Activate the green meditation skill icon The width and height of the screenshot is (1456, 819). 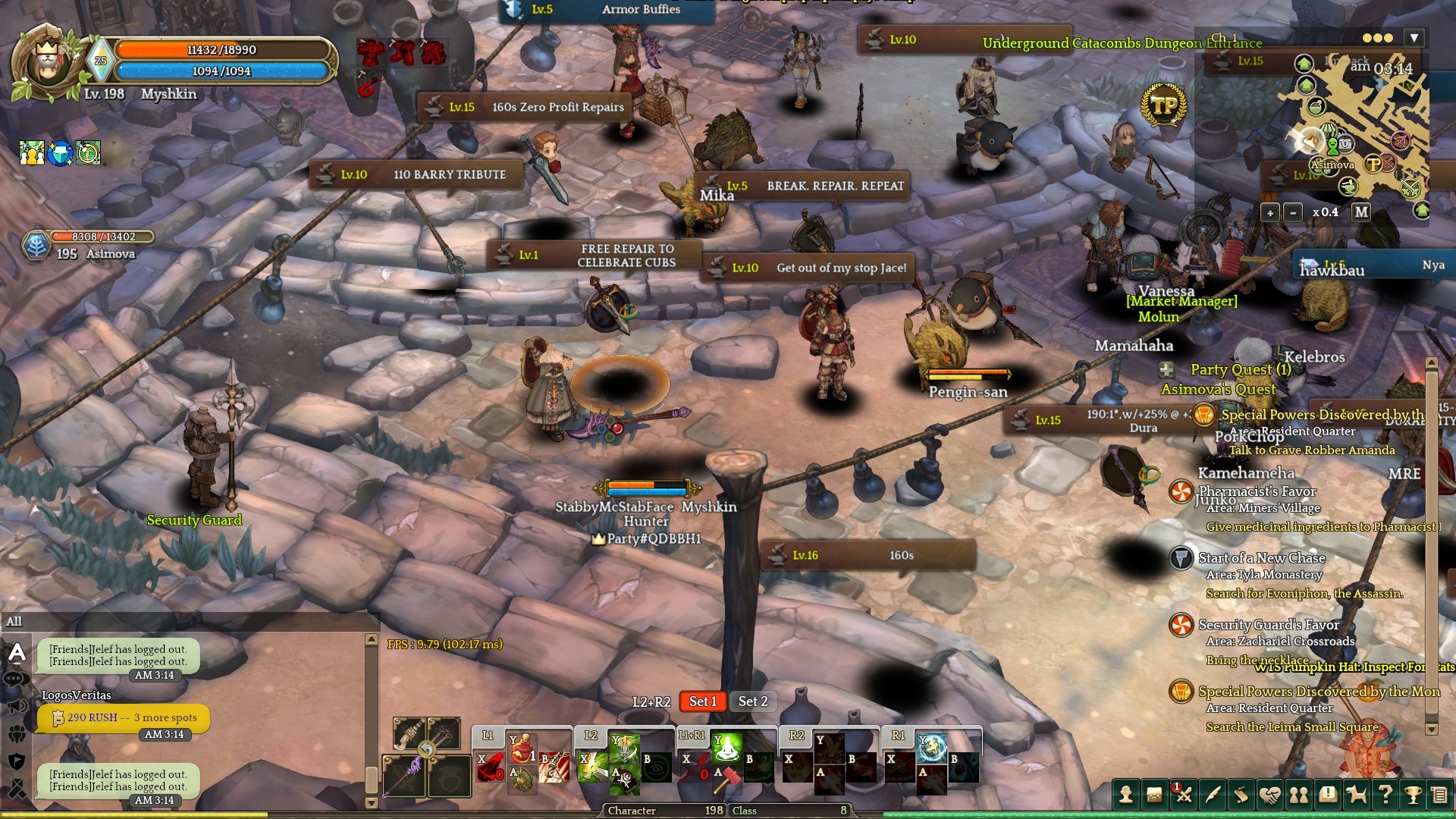click(727, 749)
